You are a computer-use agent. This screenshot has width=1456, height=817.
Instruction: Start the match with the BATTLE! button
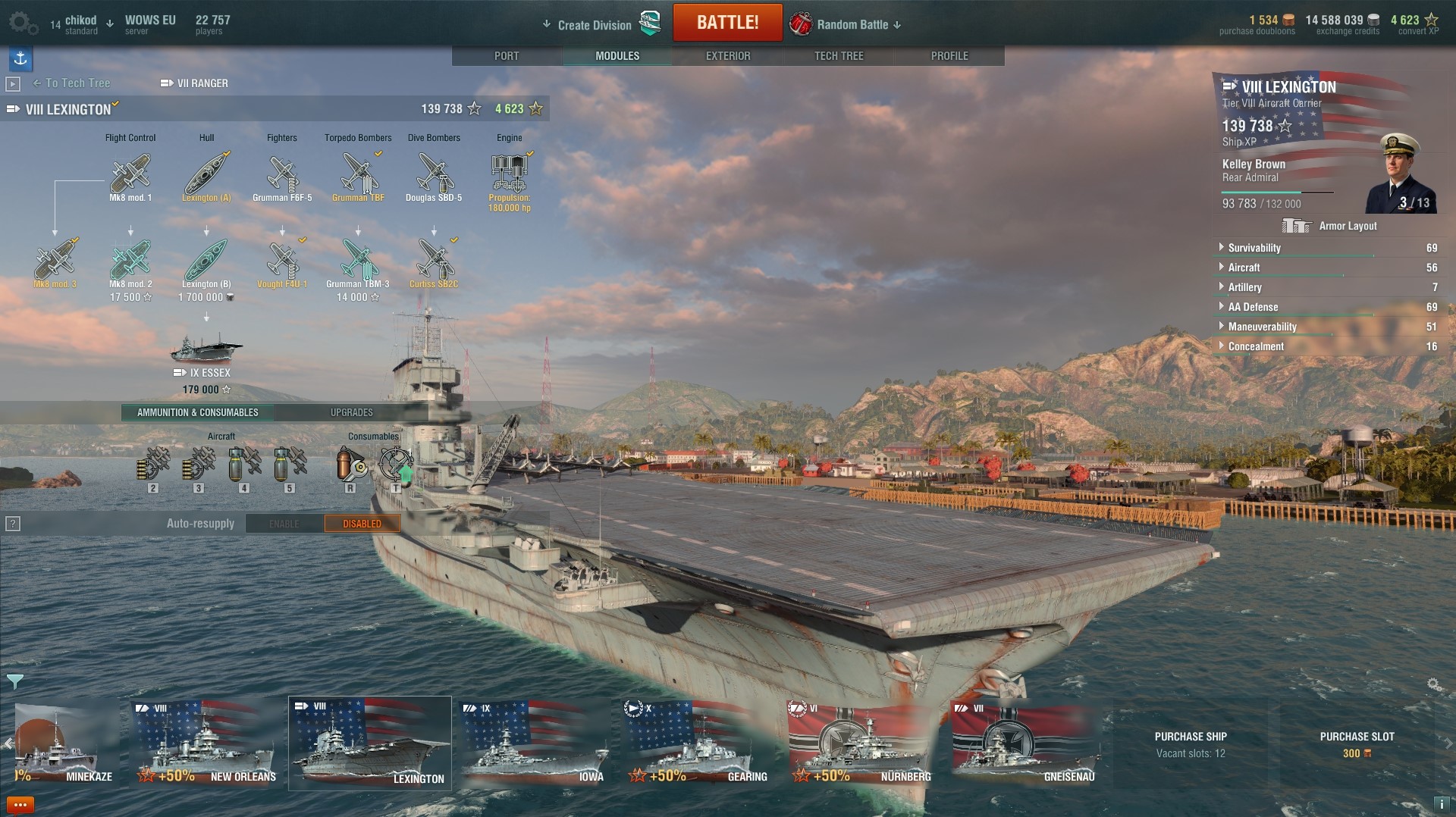[x=727, y=23]
